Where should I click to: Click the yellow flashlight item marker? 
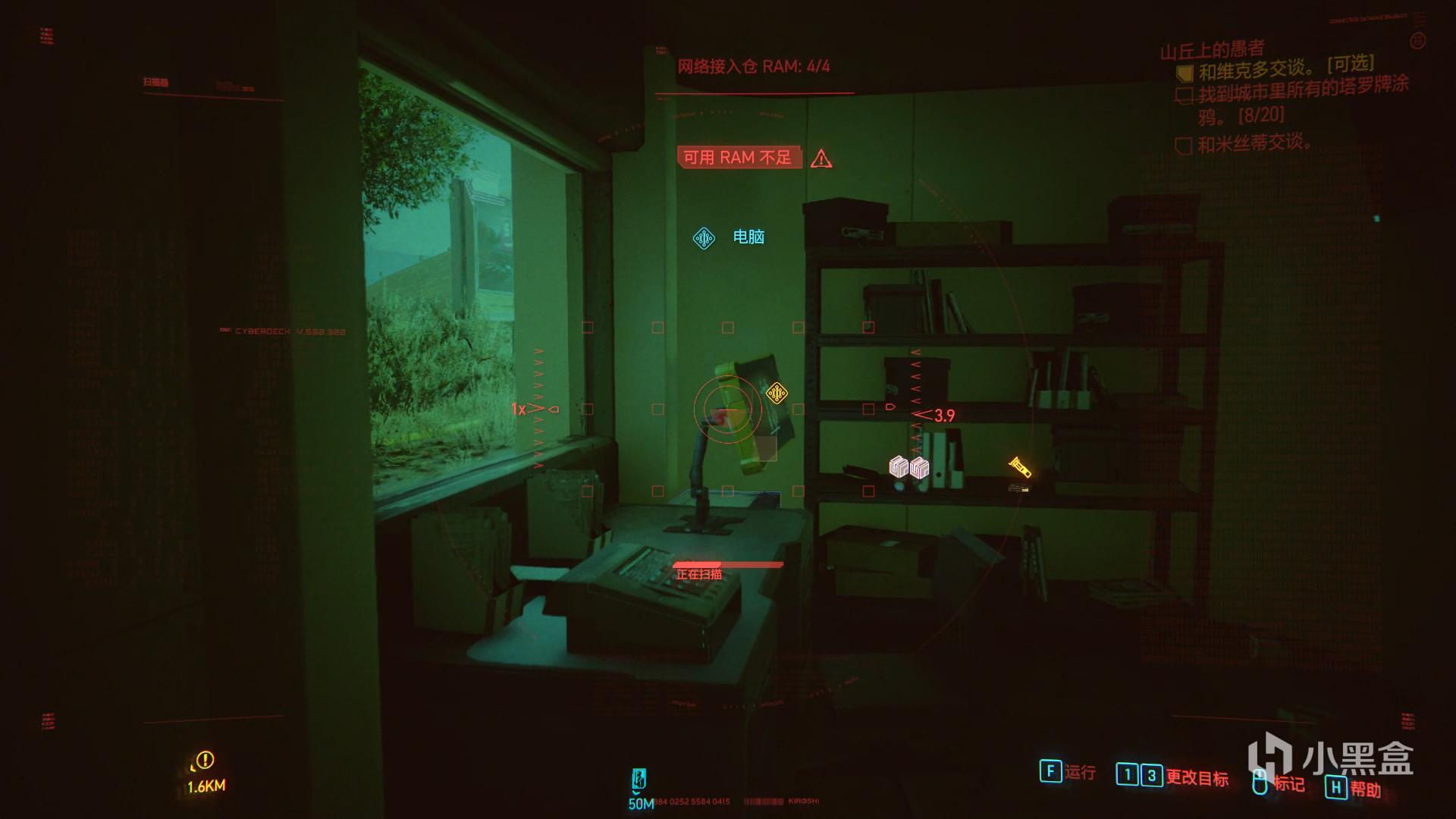coord(1019,467)
